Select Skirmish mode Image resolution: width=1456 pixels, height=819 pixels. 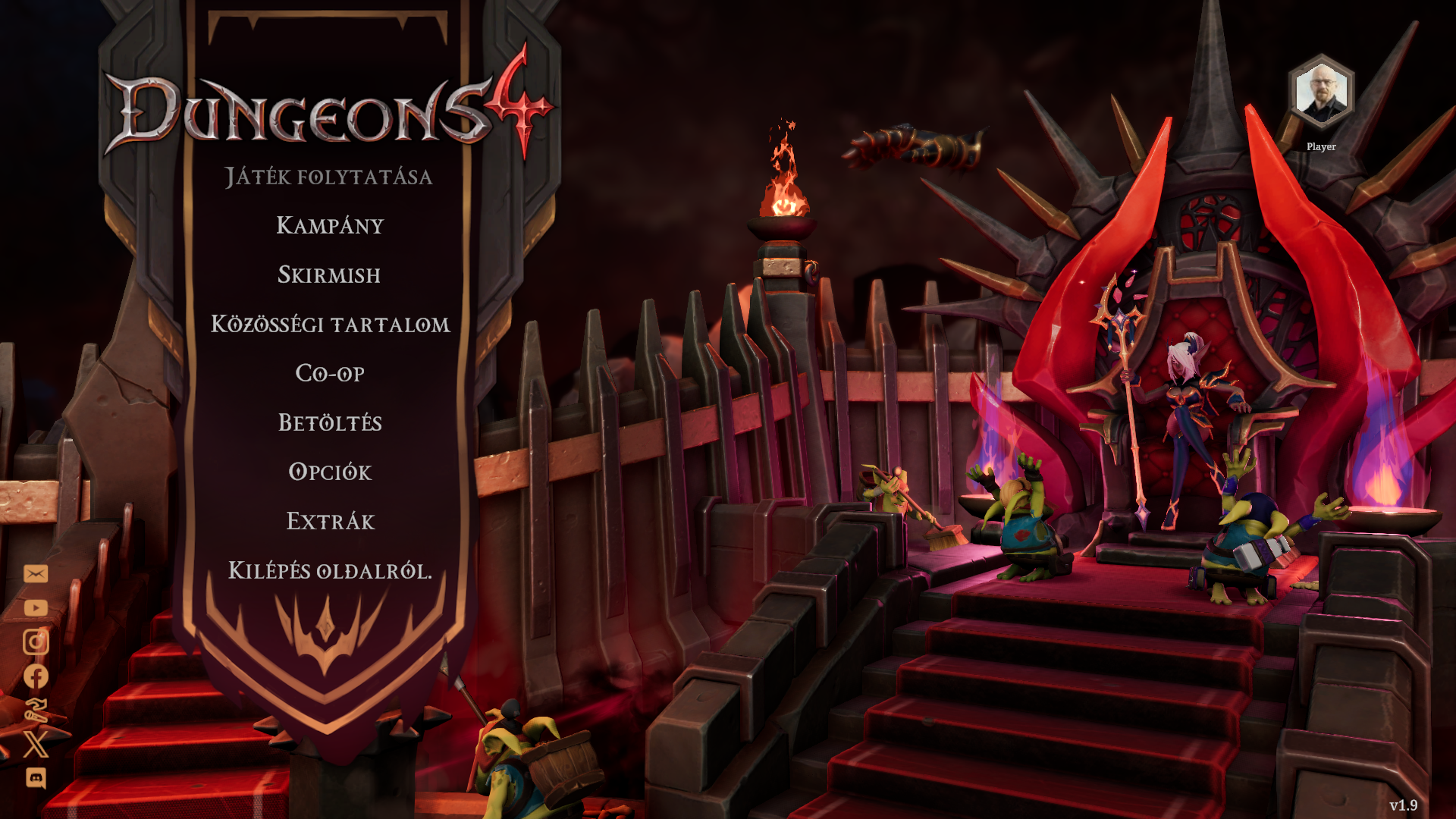[x=329, y=275]
